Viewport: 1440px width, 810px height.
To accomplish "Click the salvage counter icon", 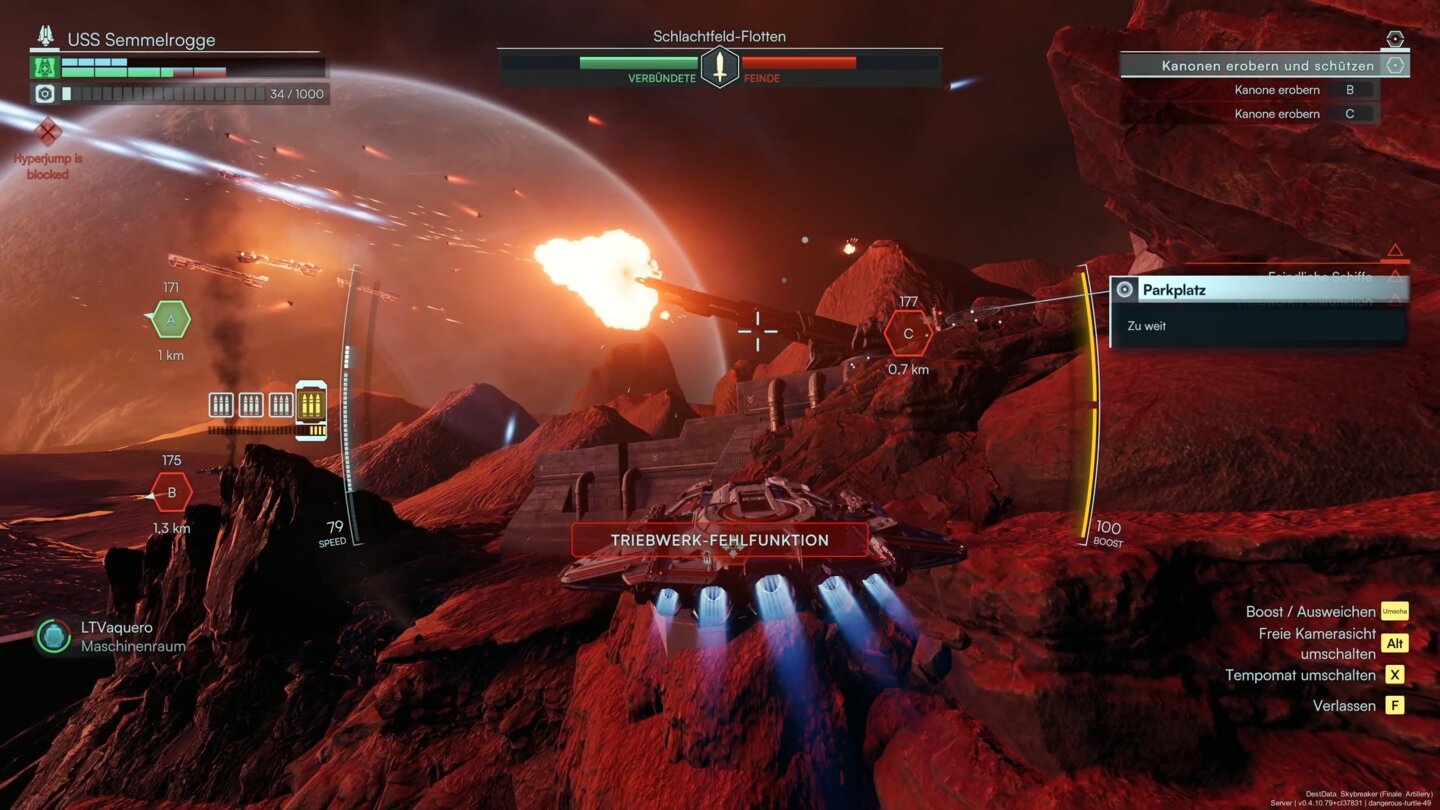I will (45, 94).
